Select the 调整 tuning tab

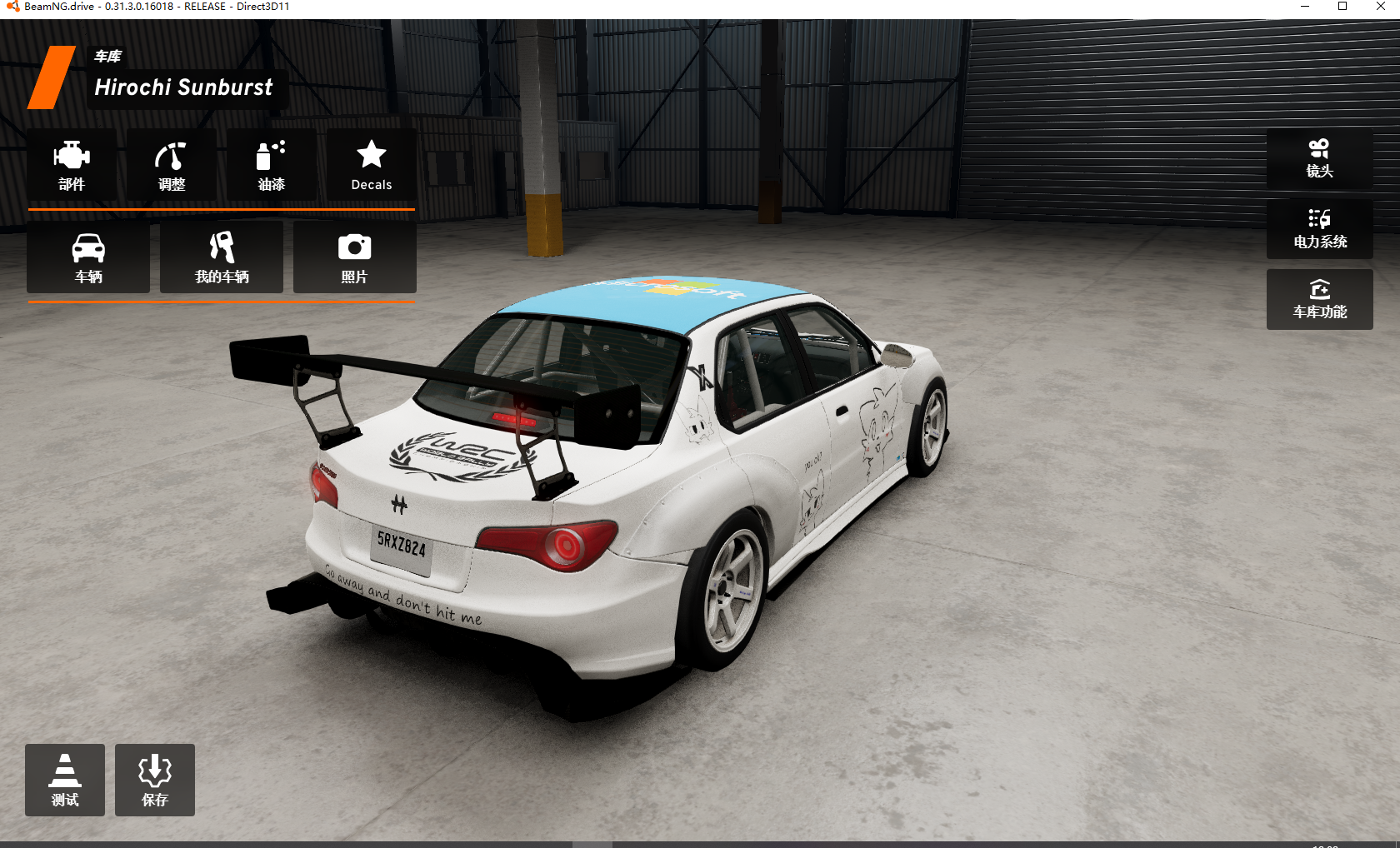(171, 165)
